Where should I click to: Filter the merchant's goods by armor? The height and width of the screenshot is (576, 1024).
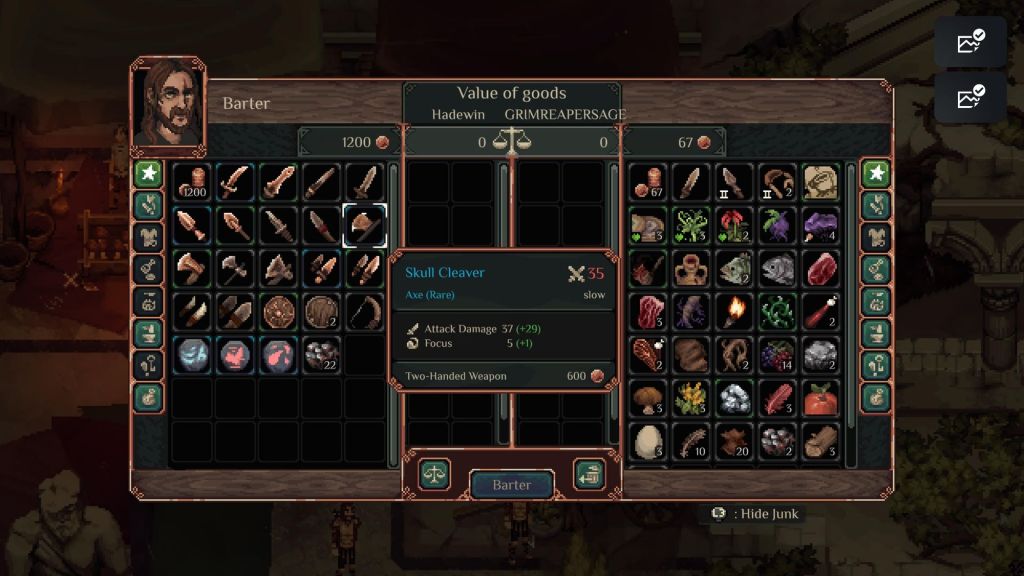(149, 237)
